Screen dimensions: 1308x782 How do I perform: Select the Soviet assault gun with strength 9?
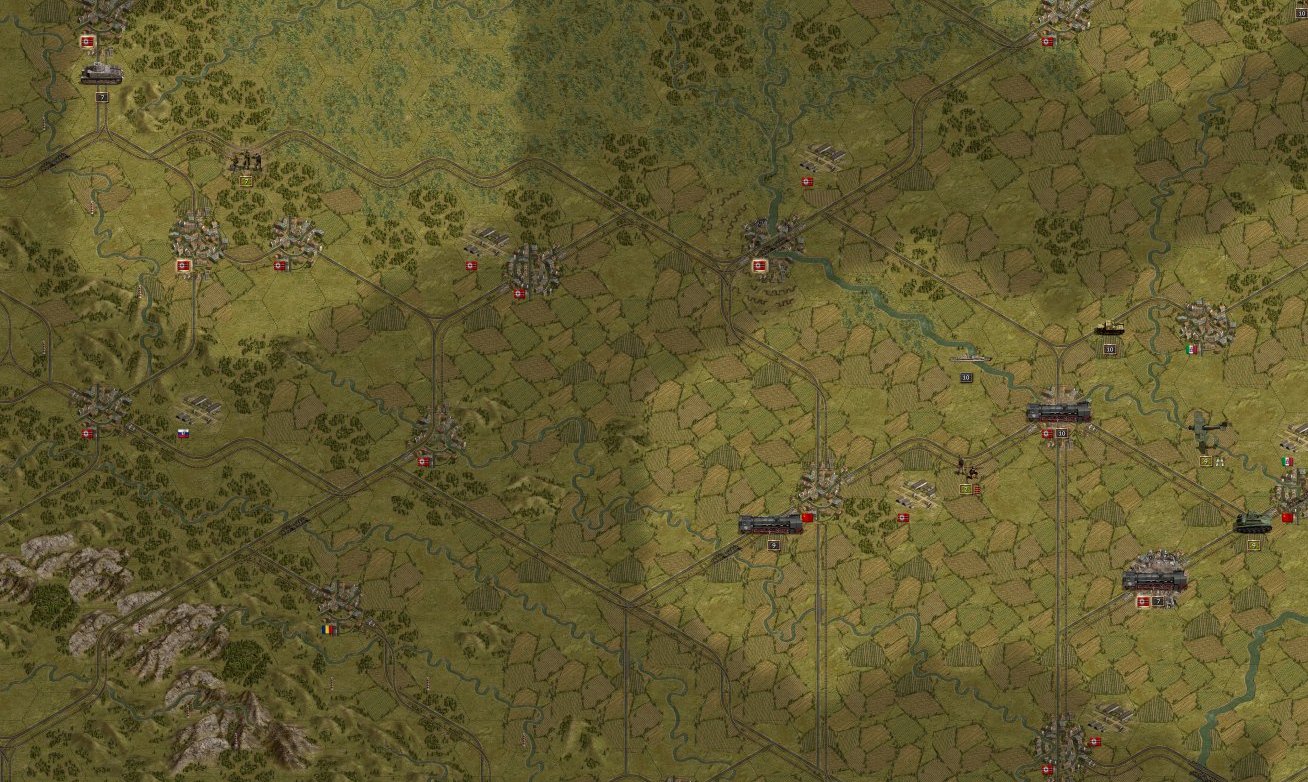coord(1253,524)
